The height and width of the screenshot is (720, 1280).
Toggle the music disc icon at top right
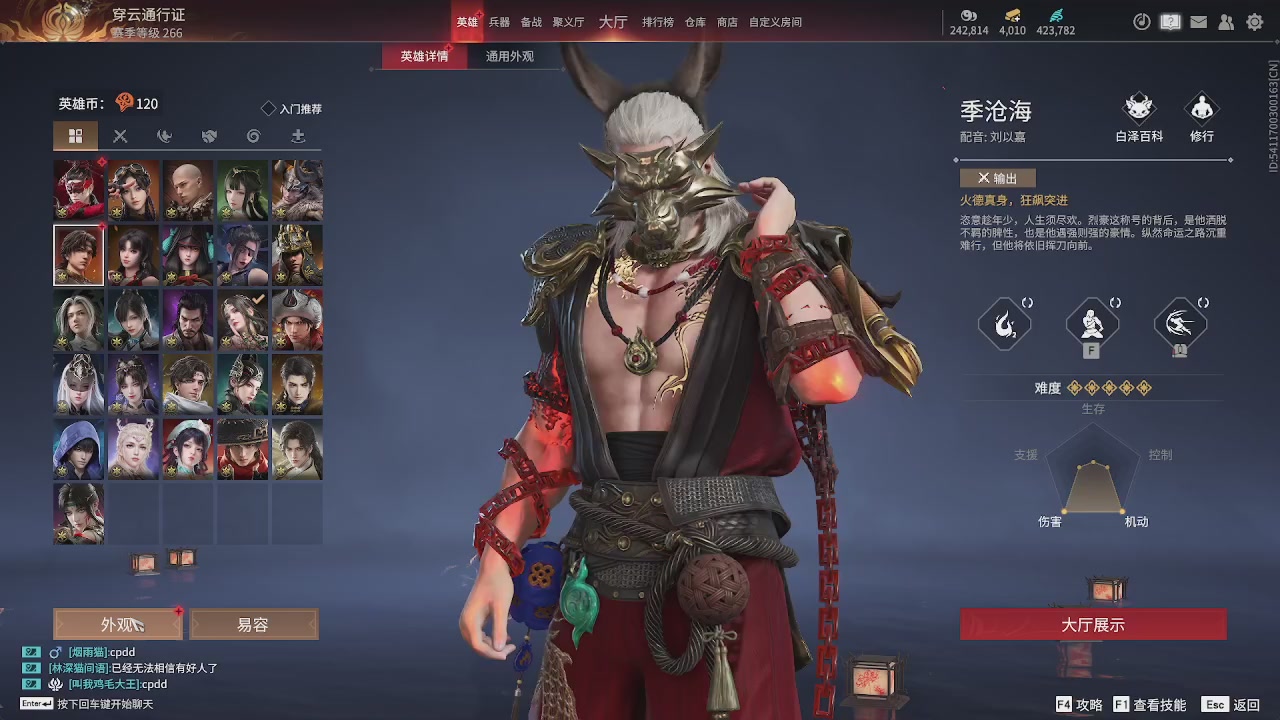(x=1141, y=21)
